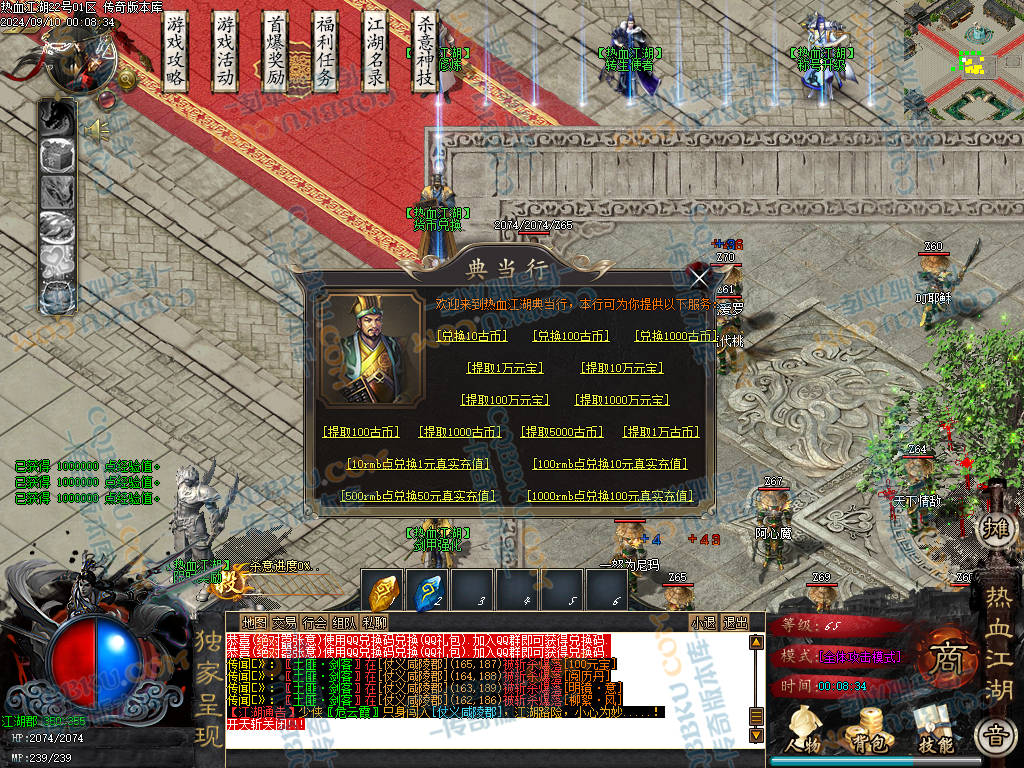The image size is (1024, 768).
Task: Choose 10rmb点兑换1元真实充值 option
Action: point(417,464)
